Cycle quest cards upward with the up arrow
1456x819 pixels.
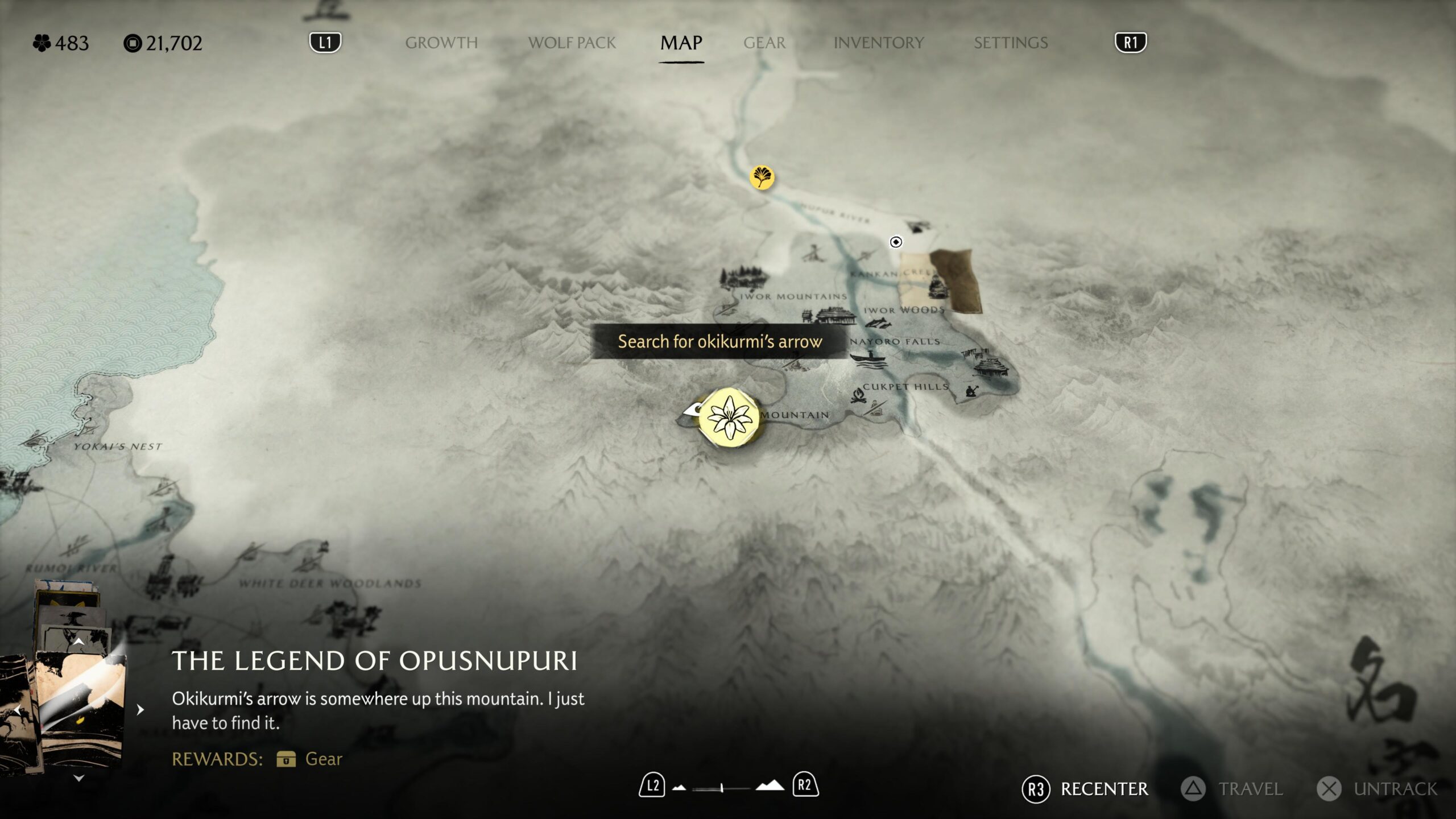[x=79, y=642]
